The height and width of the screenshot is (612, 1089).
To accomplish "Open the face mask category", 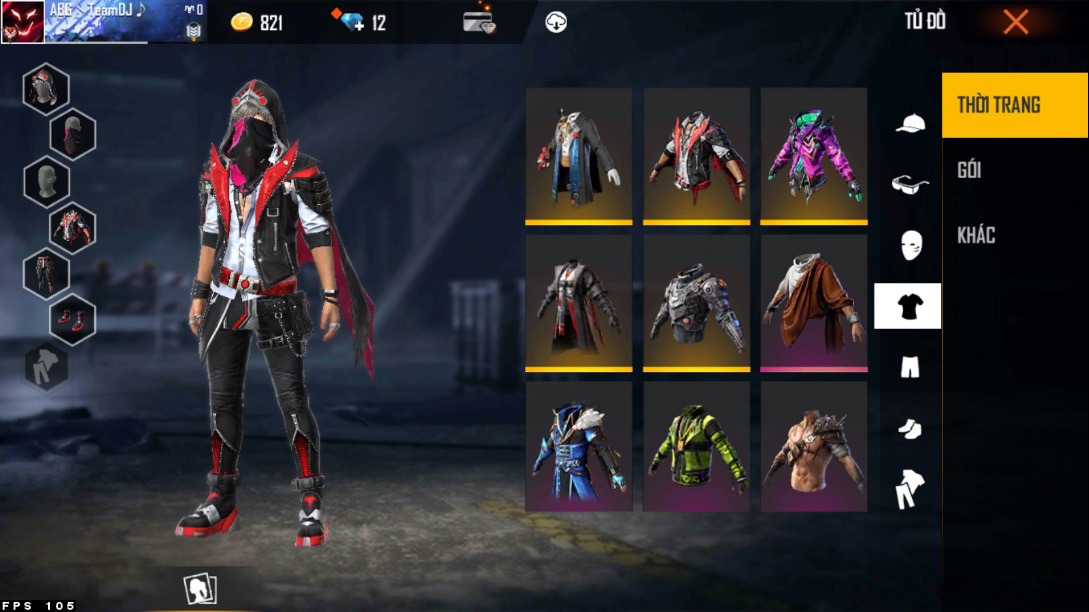I will [x=909, y=245].
